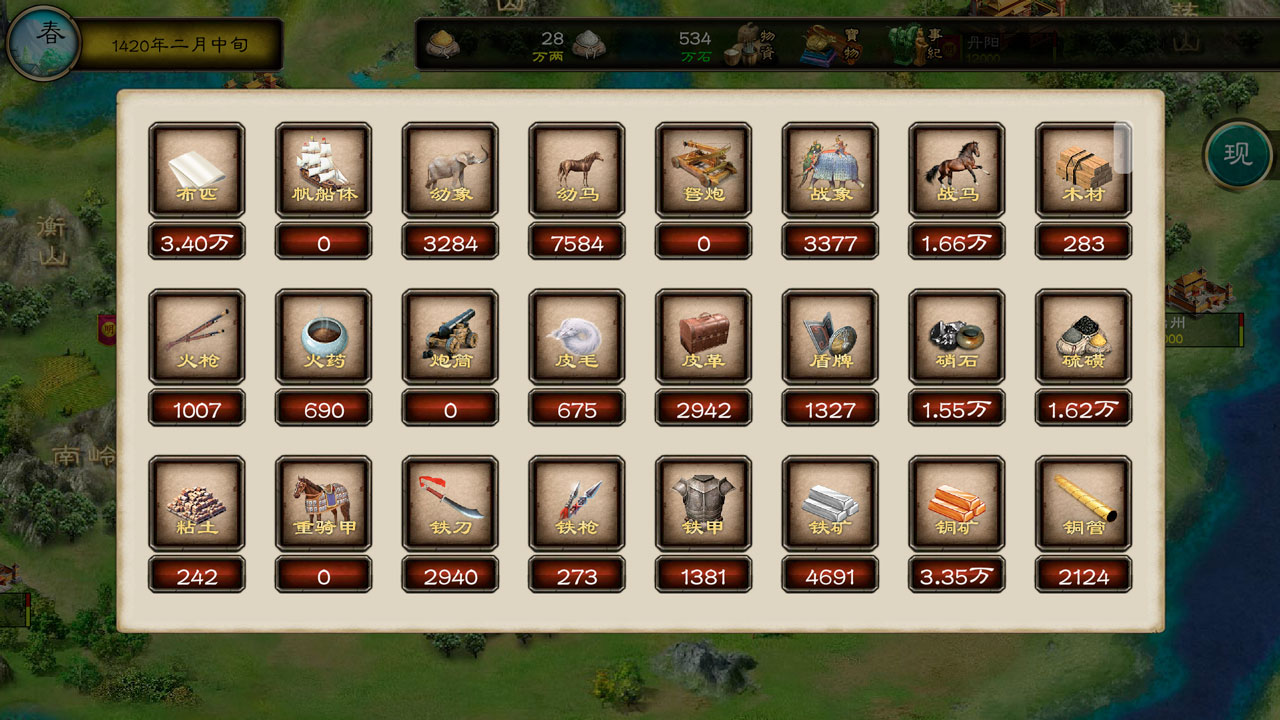The image size is (1280, 720).
Task: Choose the wood (木材) resource slot
Action: point(1083,169)
